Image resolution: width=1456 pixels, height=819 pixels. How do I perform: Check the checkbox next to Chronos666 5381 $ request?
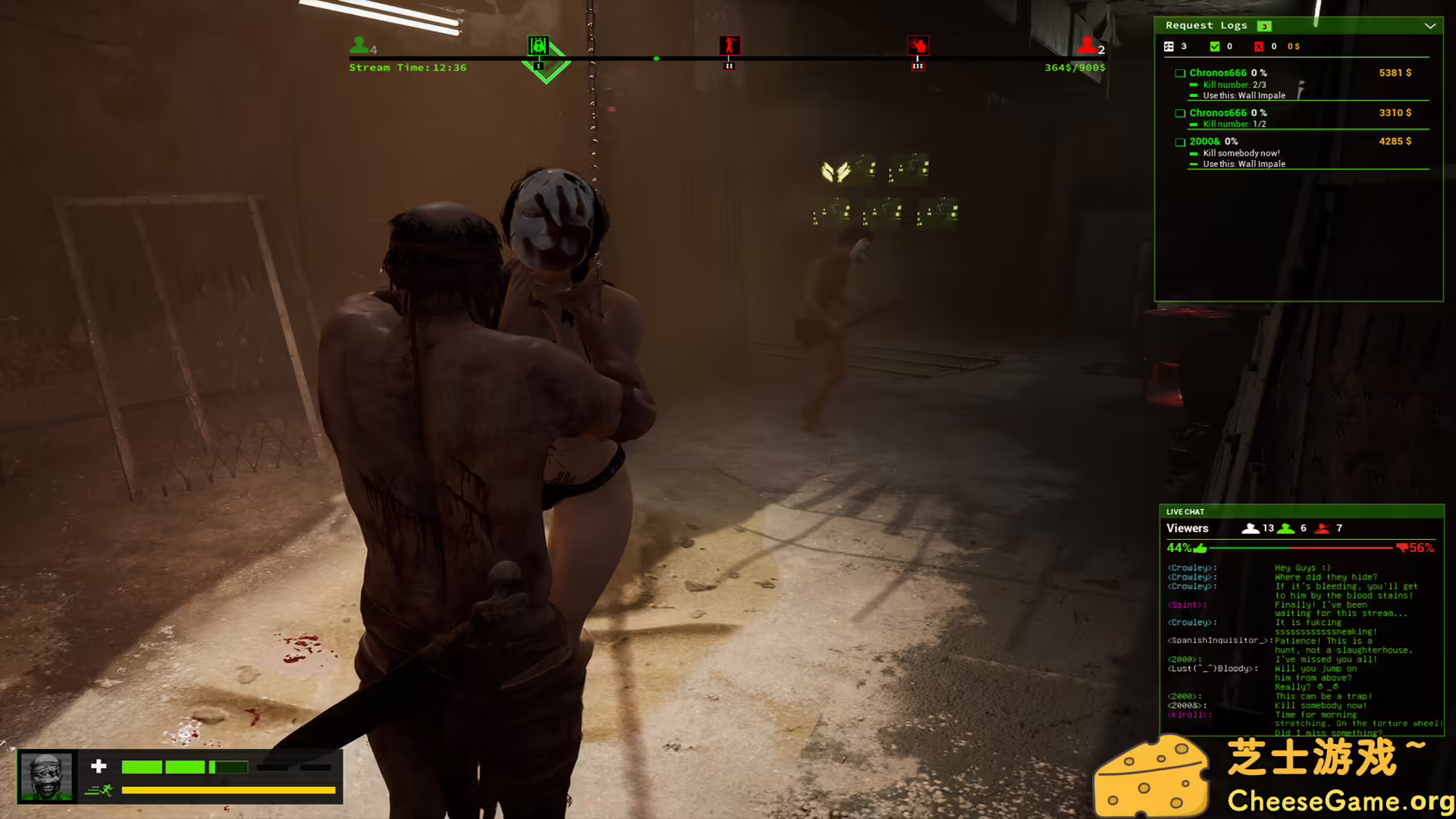[1180, 73]
